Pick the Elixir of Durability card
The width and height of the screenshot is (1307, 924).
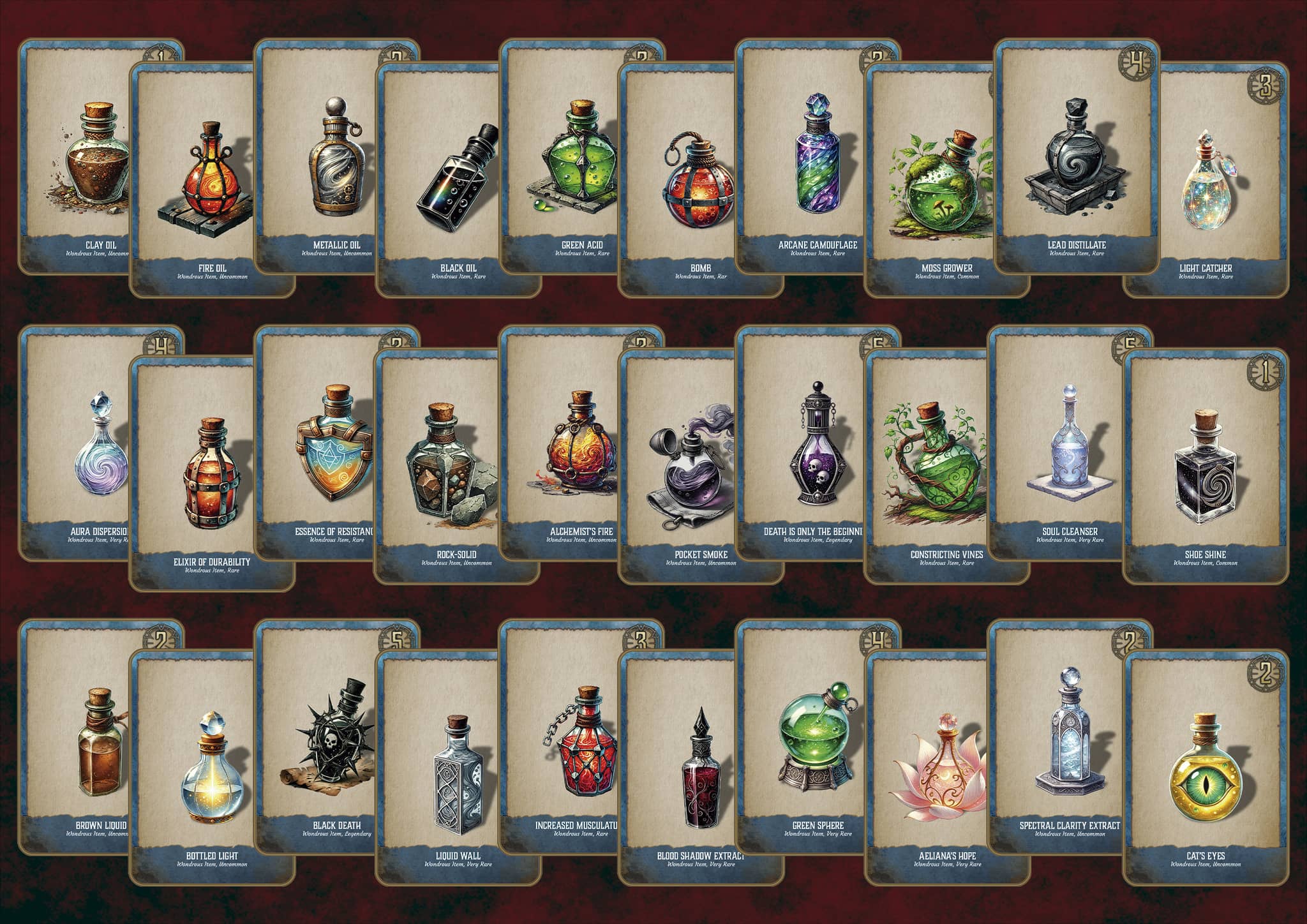click(x=212, y=472)
